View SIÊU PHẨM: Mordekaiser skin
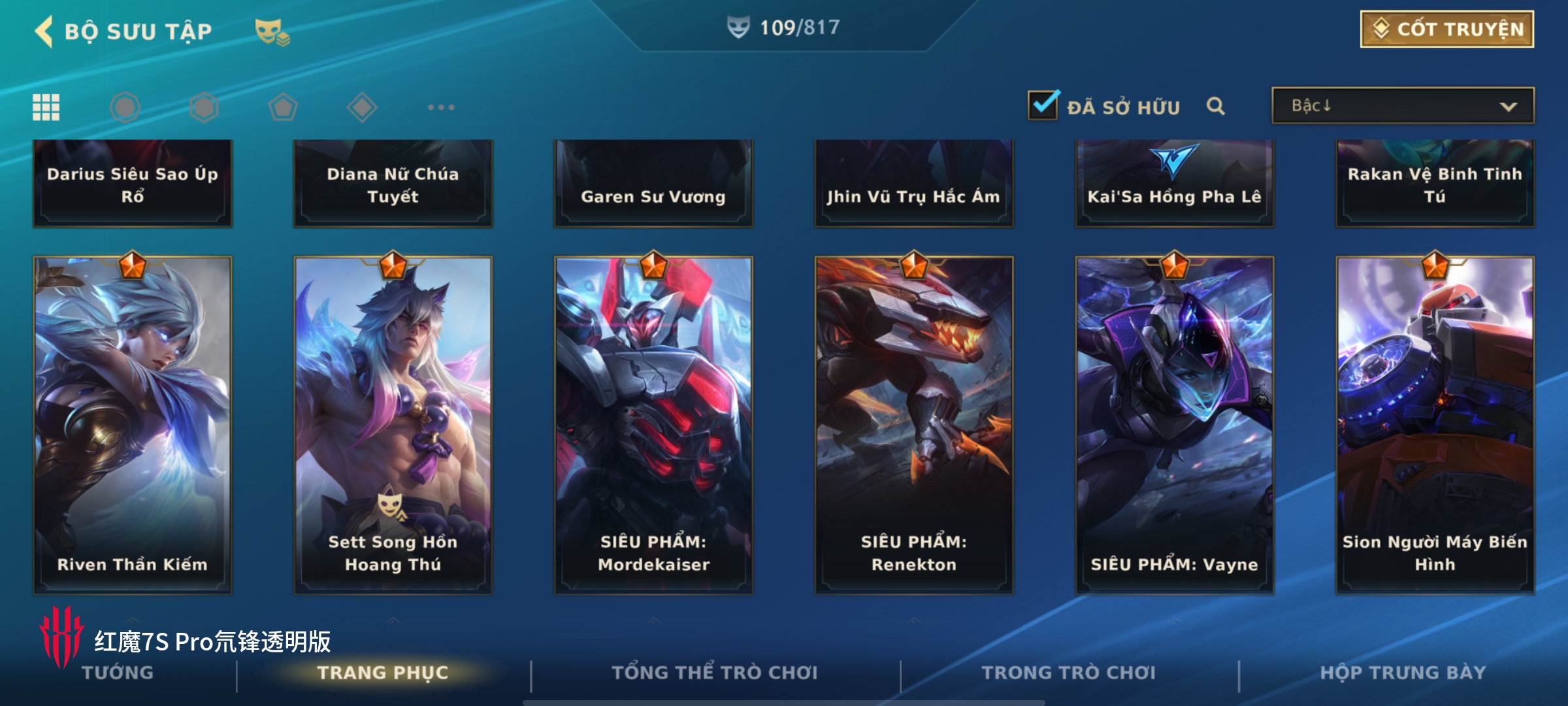1568x706 pixels. click(653, 425)
